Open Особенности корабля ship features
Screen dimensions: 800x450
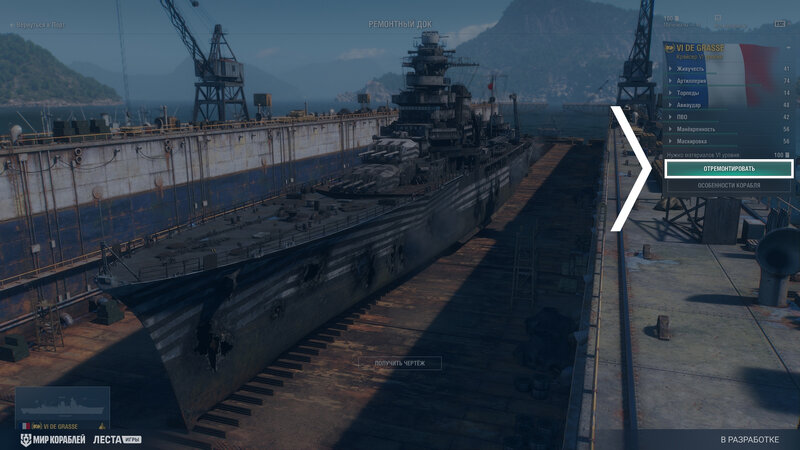click(x=728, y=185)
